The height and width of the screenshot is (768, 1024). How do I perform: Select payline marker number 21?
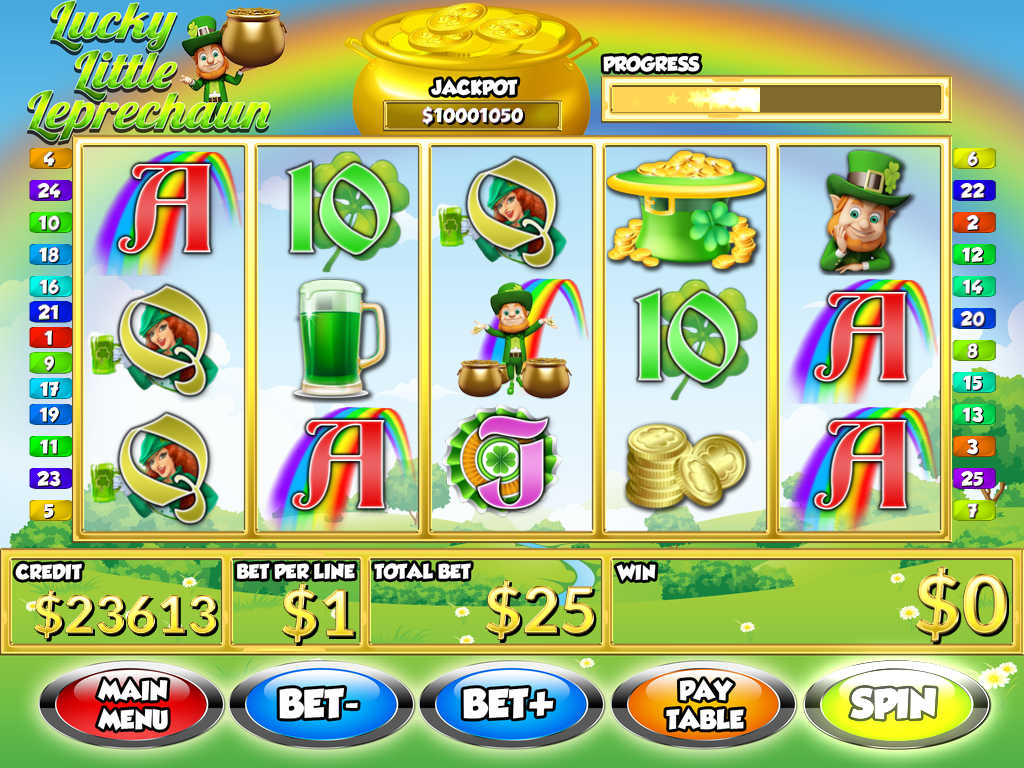click(x=50, y=313)
